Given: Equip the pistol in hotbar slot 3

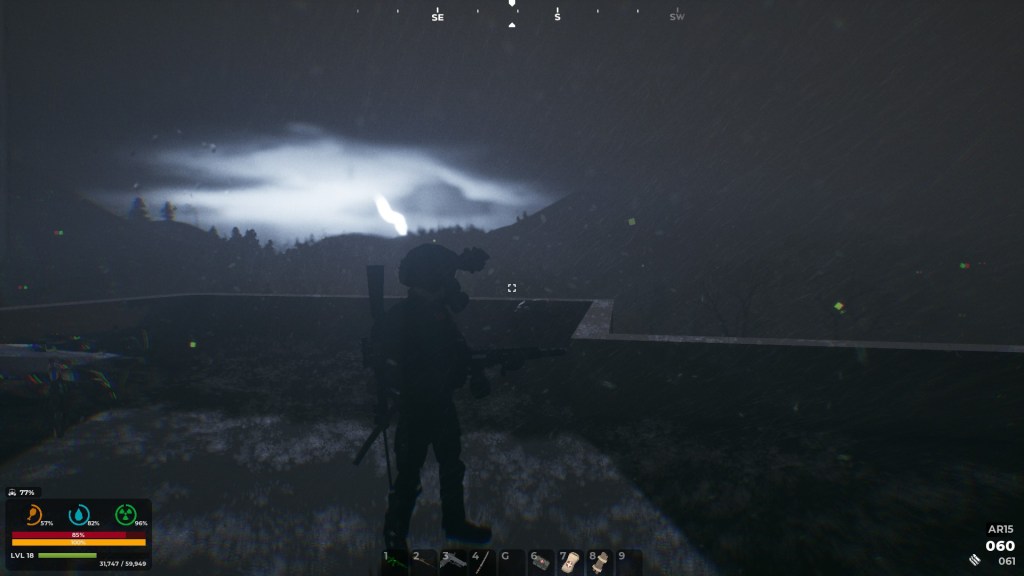Looking at the screenshot, I should point(453,563).
